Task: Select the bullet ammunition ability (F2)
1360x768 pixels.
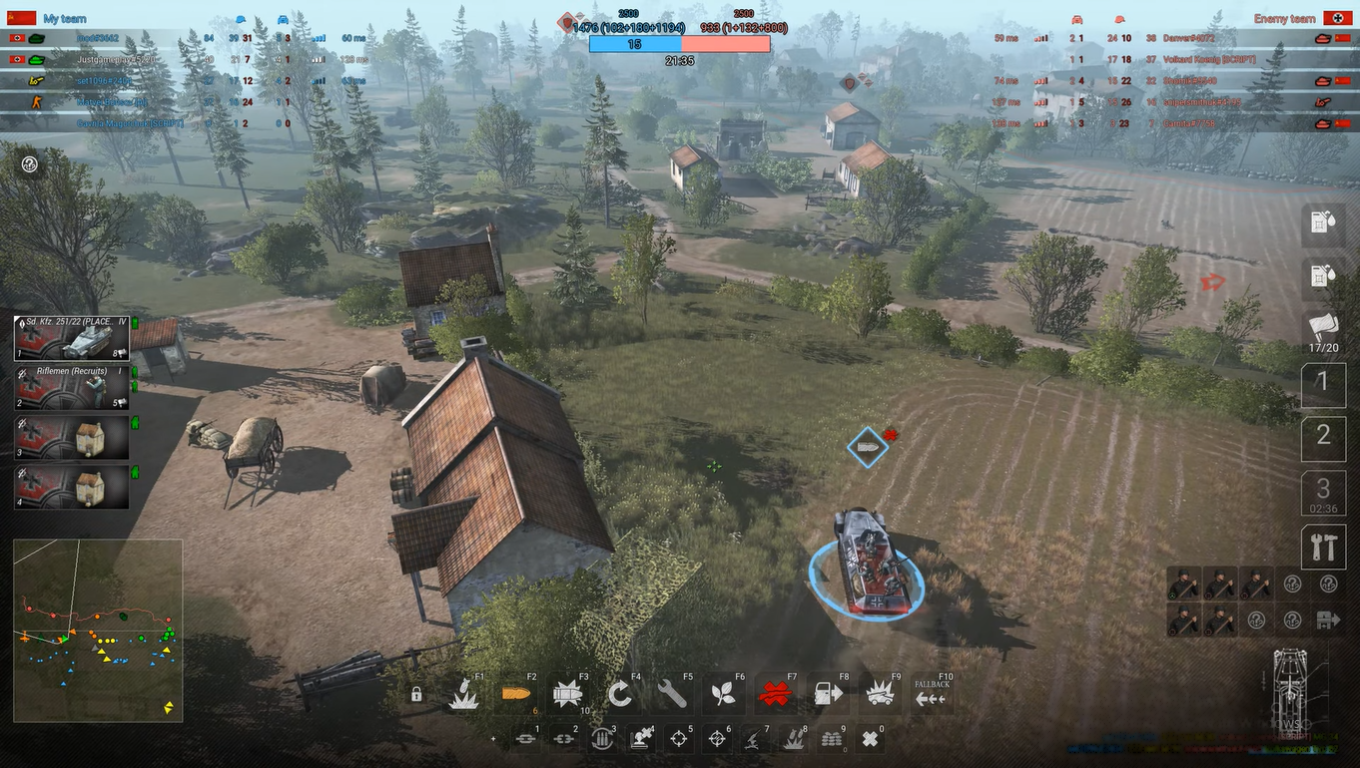Action: tap(516, 693)
